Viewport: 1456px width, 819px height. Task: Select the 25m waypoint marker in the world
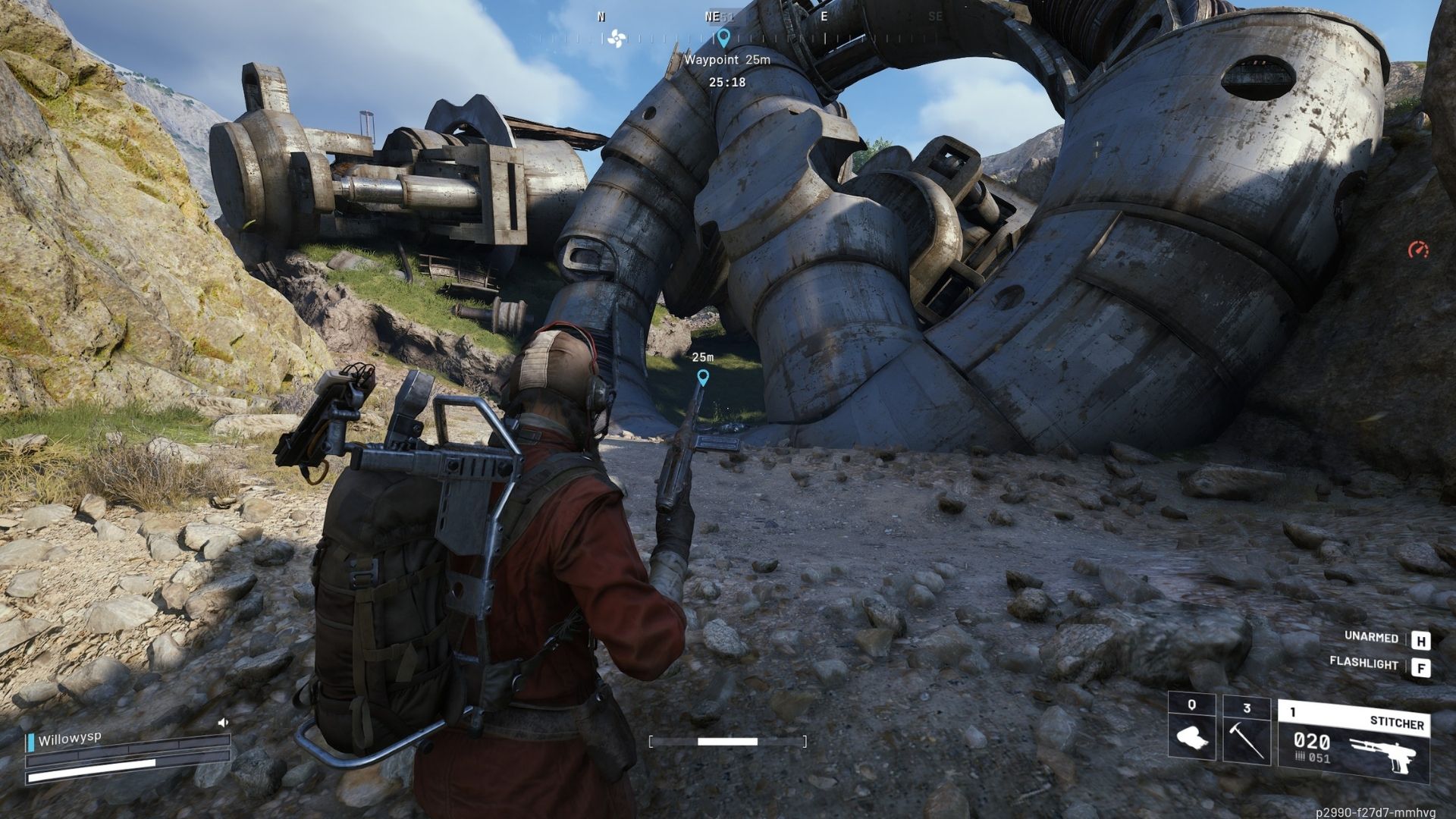point(703,377)
